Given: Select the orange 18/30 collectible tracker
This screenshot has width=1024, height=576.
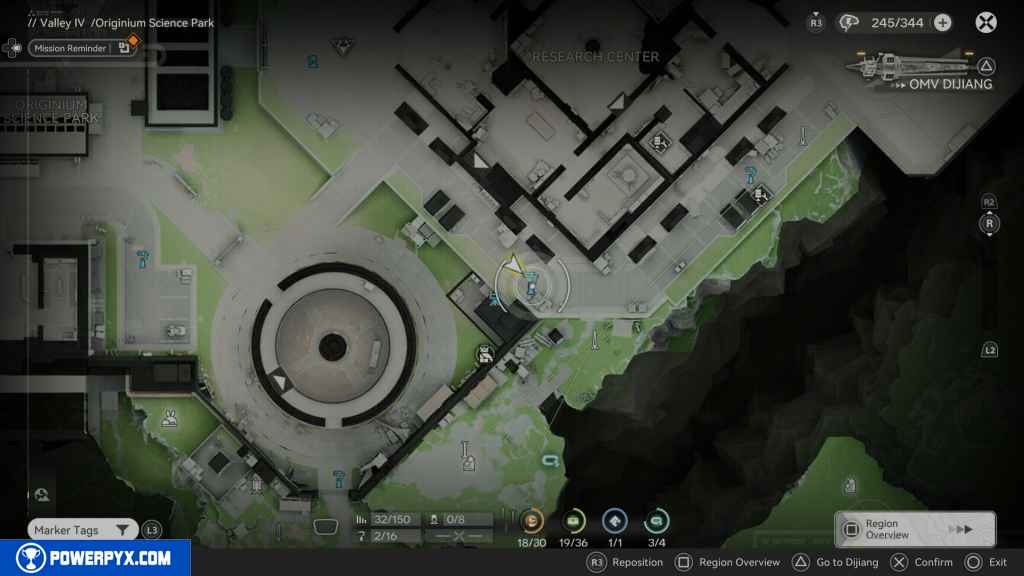Looking at the screenshot, I should pos(532,521).
